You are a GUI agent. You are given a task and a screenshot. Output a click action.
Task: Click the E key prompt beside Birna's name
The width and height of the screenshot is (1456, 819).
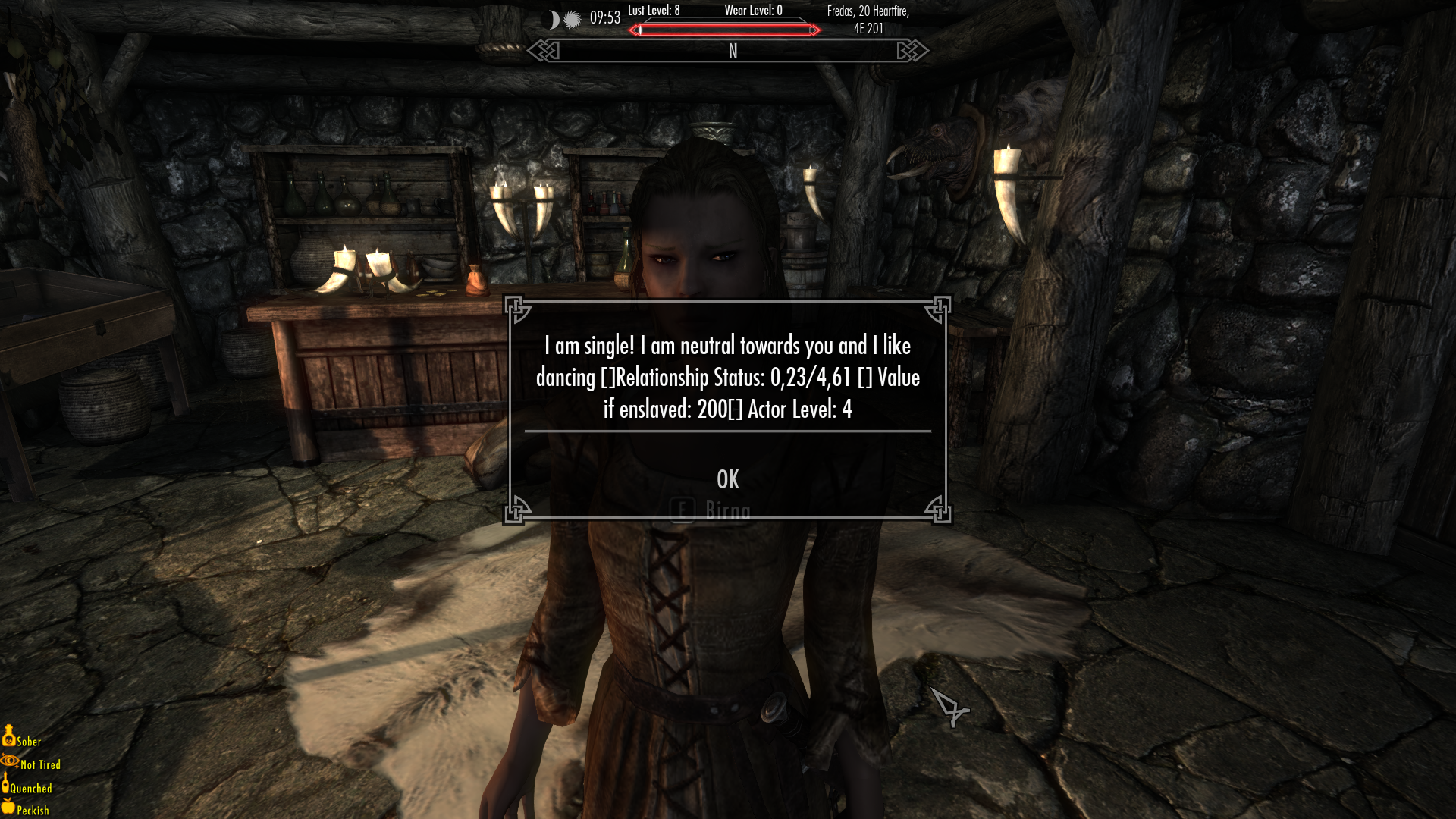682,509
